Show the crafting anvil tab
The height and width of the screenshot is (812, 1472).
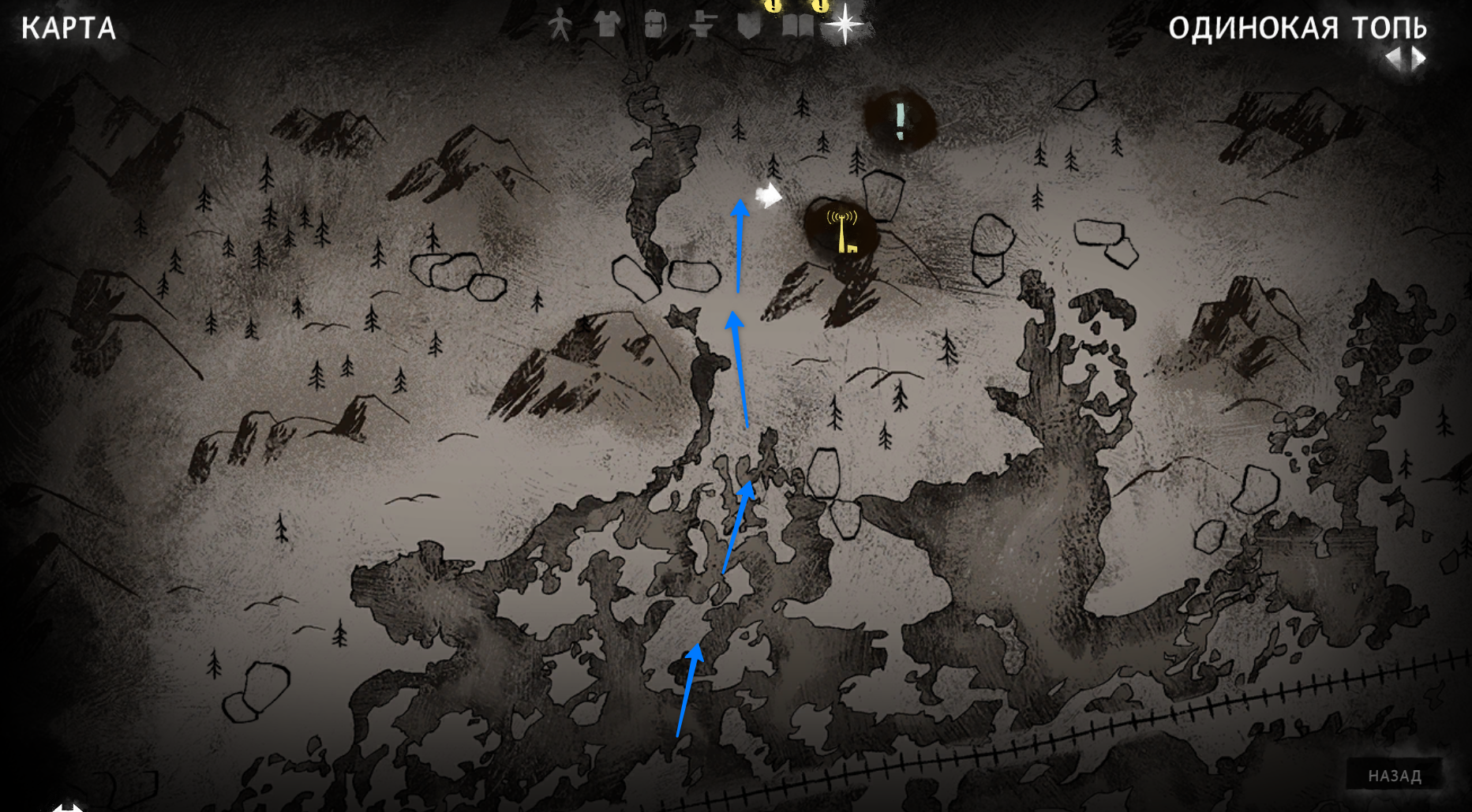pyautogui.click(x=701, y=25)
